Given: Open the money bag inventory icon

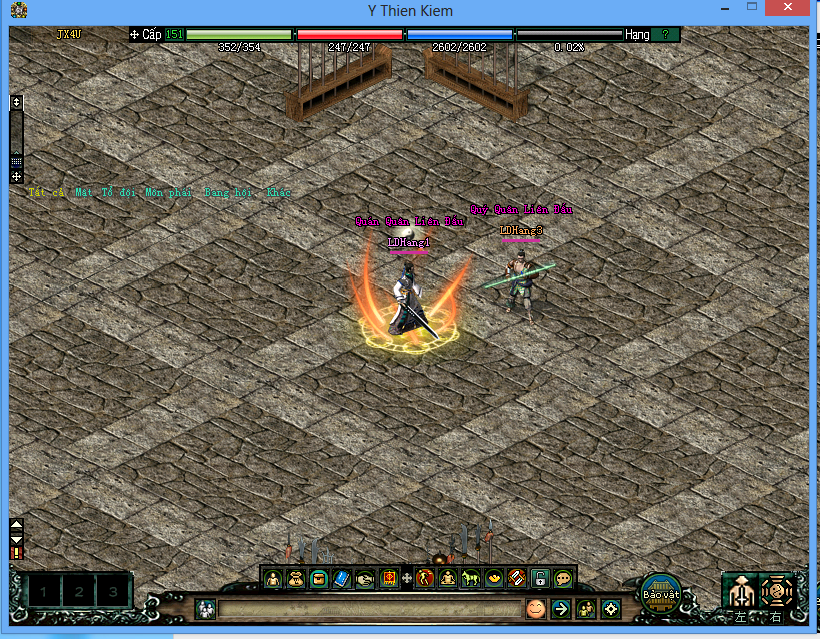Looking at the screenshot, I should click(296, 578).
